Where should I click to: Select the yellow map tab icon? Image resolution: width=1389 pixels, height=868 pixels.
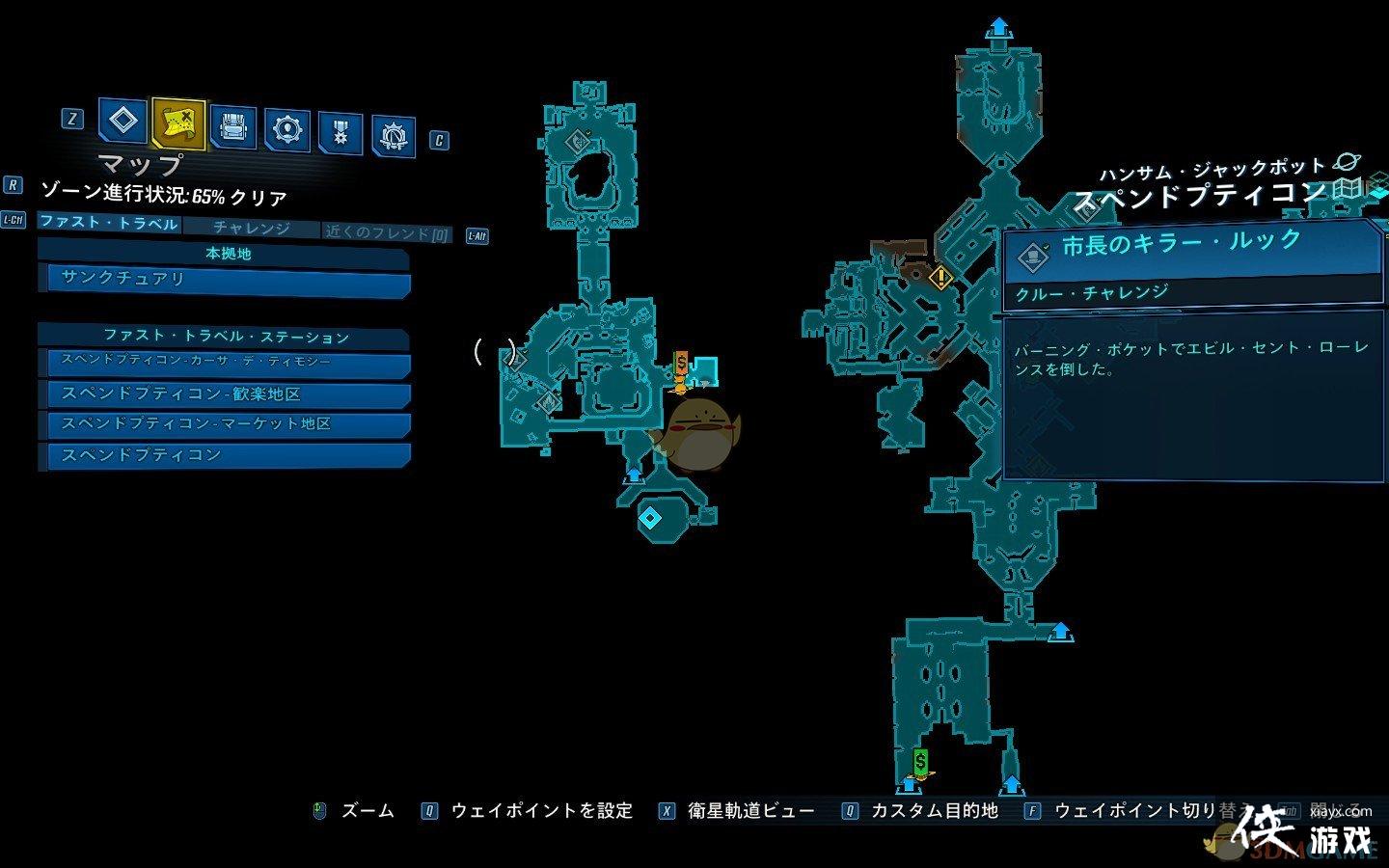pyautogui.click(x=178, y=122)
